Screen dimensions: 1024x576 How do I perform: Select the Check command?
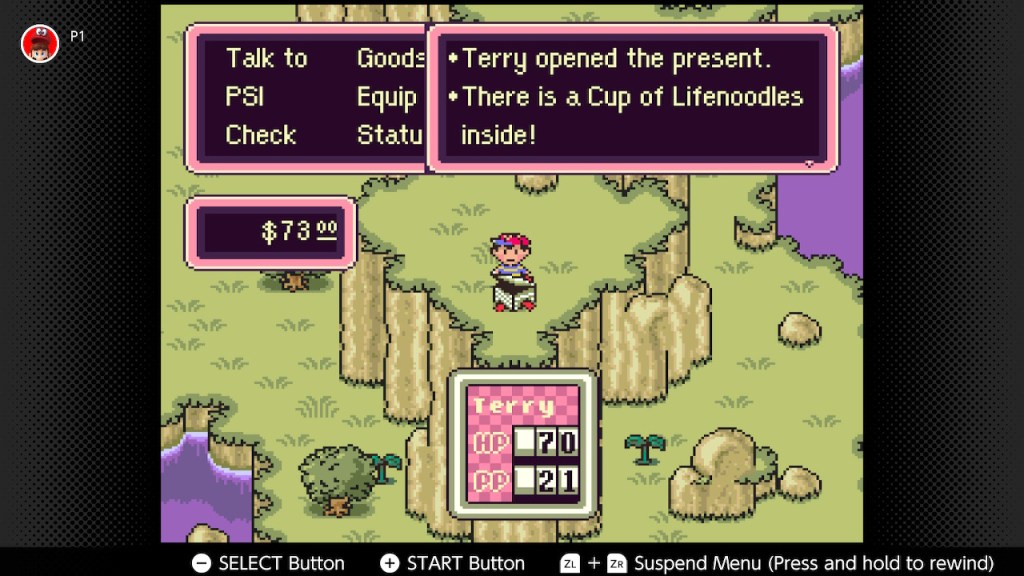260,135
